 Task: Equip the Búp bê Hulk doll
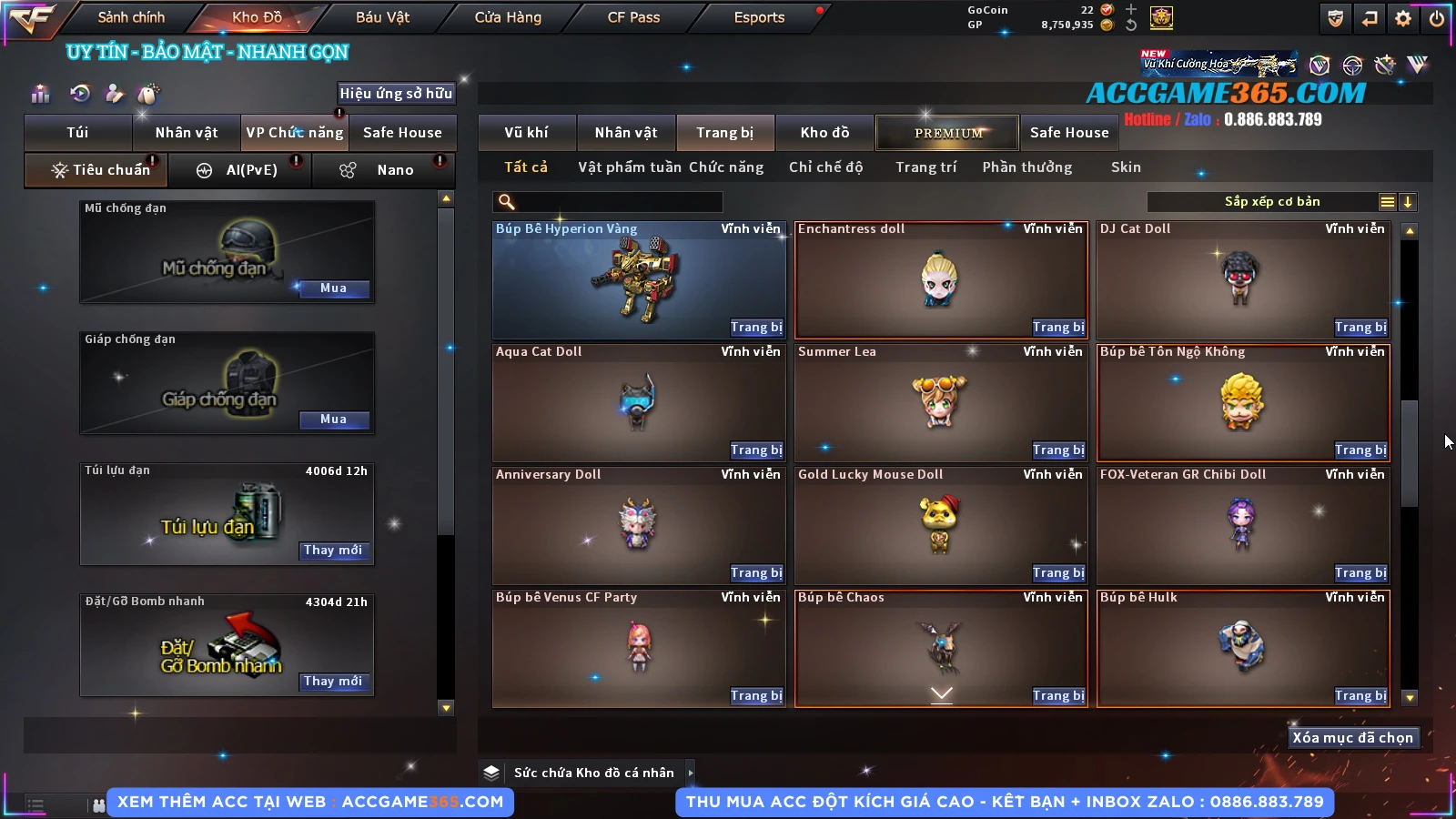[1360, 696]
